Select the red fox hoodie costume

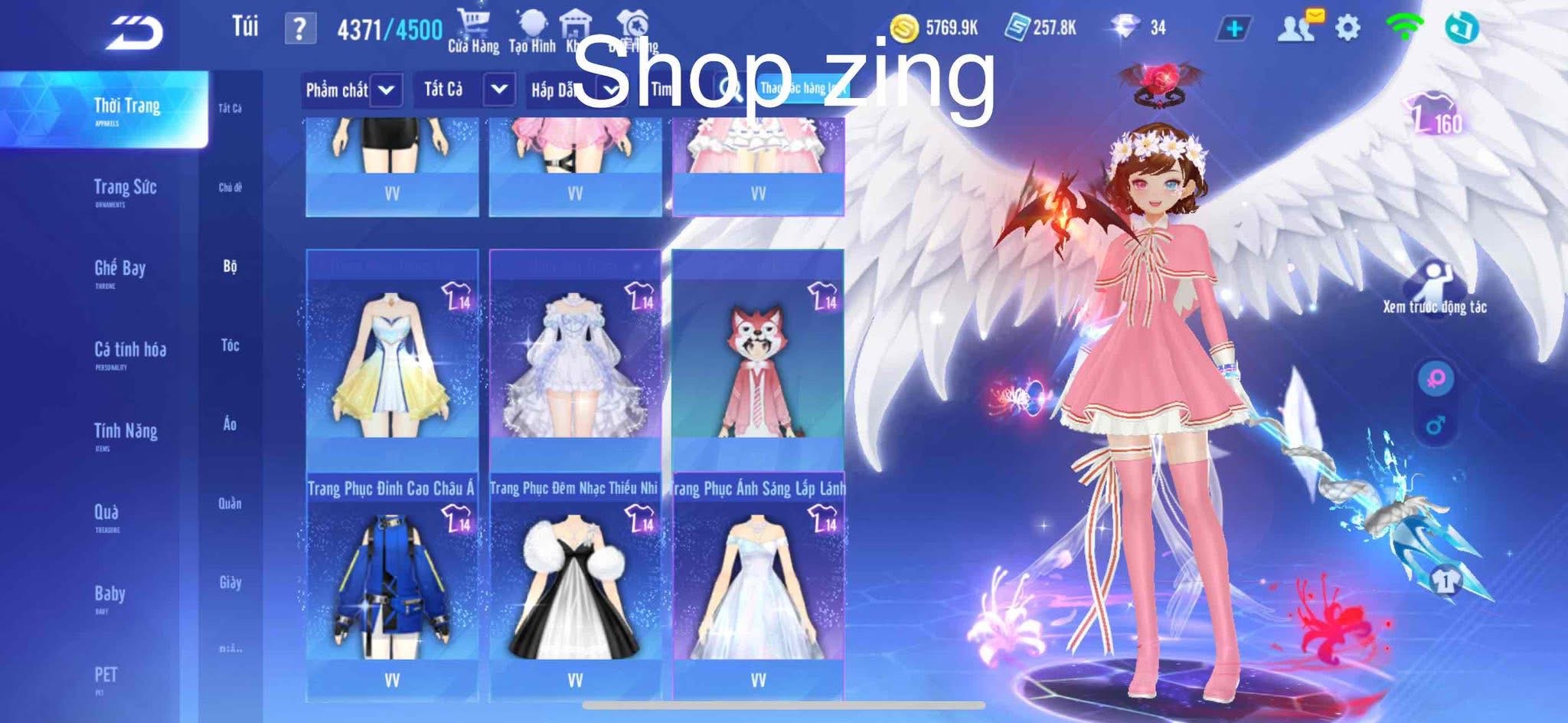pos(758,360)
